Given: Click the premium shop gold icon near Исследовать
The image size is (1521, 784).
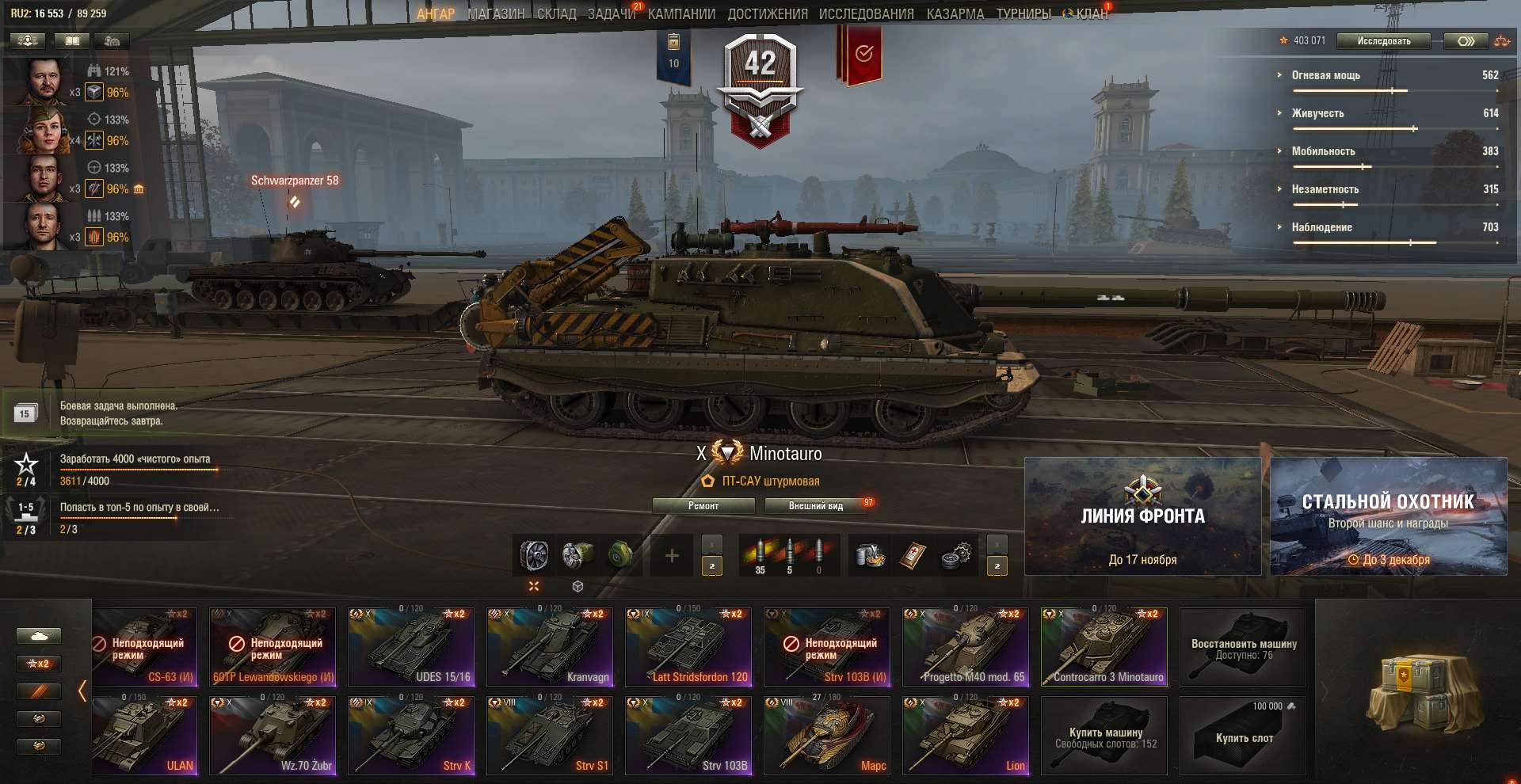Looking at the screenshot, I should (x=1467, y=41).
